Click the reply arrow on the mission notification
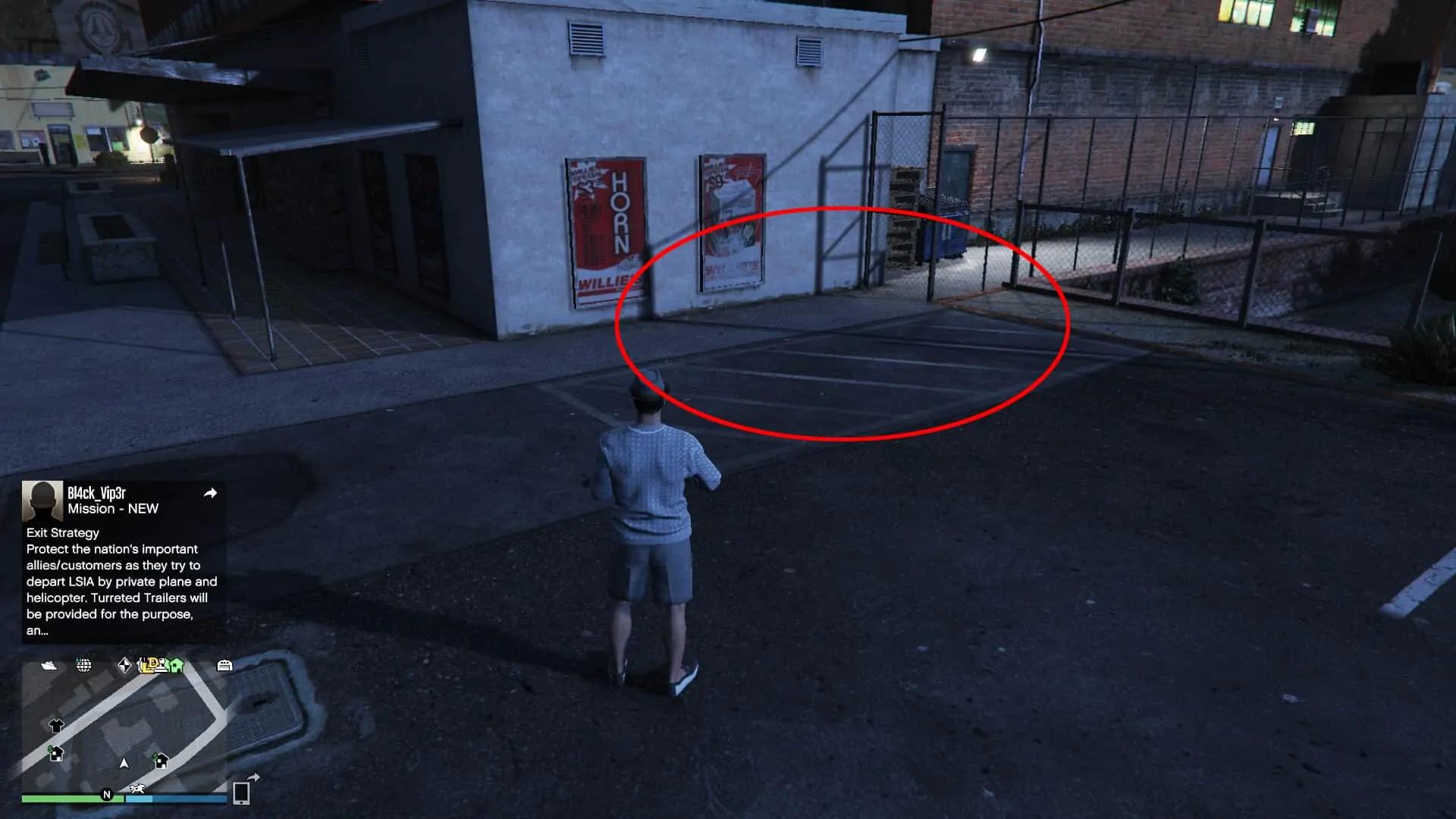The width and height of the screenshot is (1456, 819). pos(211,493)
